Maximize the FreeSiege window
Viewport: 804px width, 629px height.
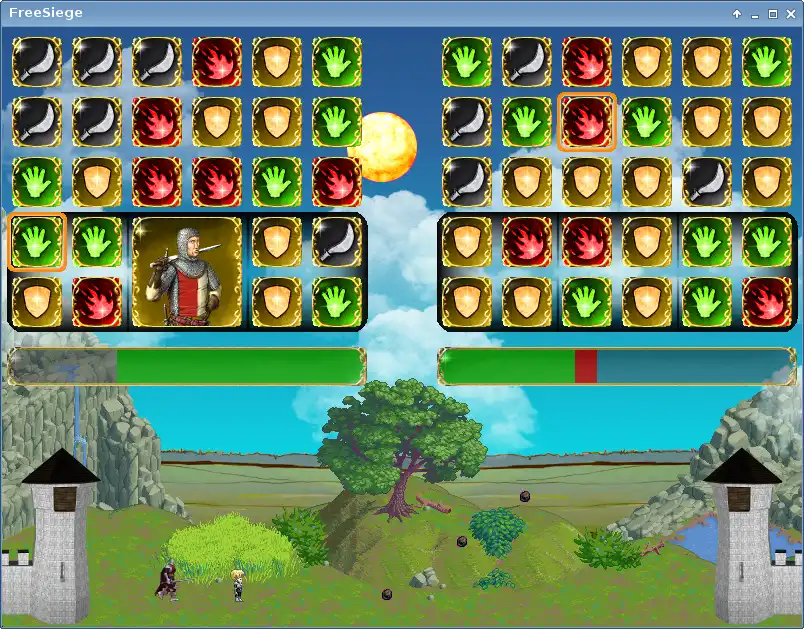point(772,14)
